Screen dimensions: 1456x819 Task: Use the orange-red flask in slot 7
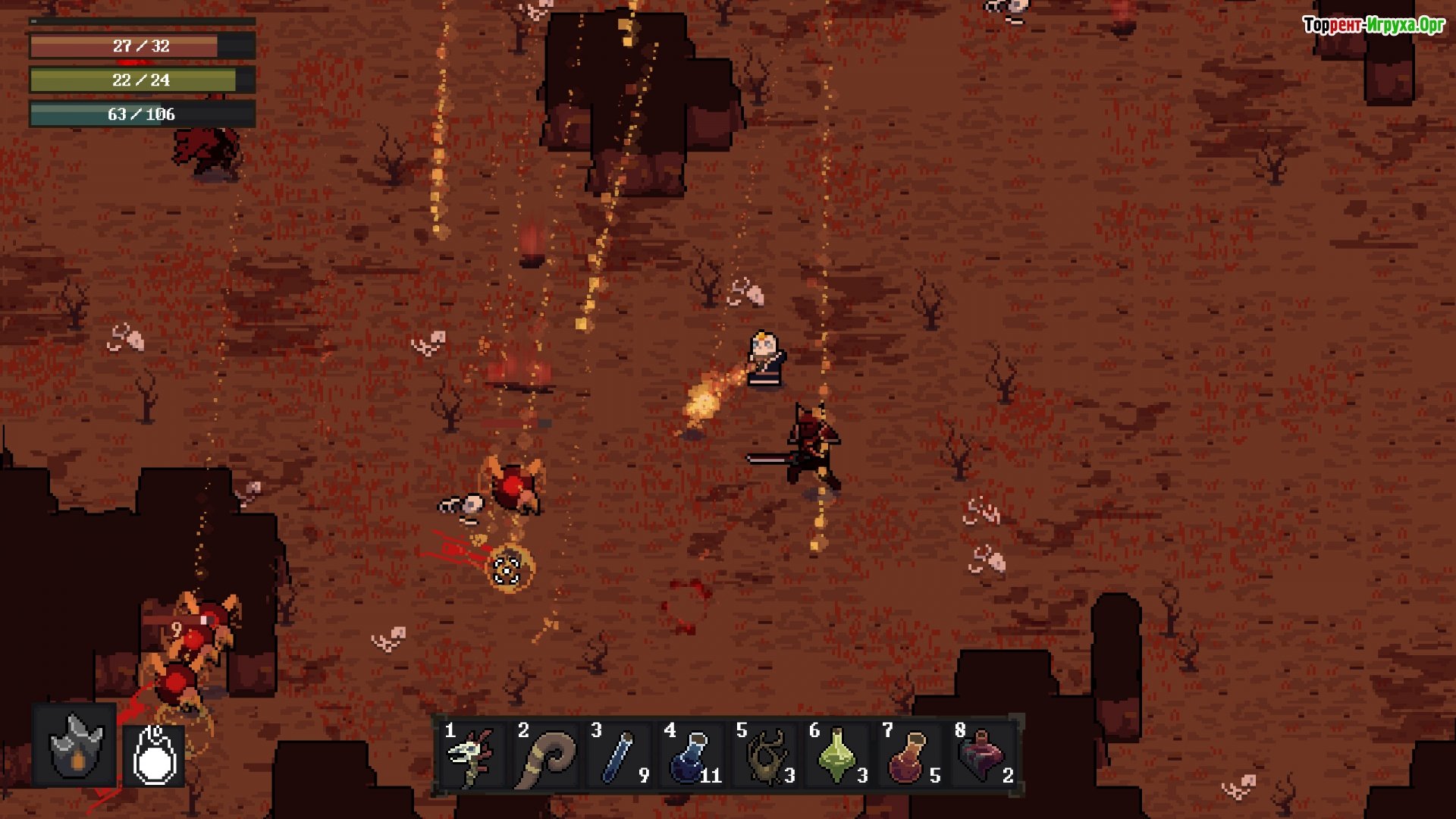click(908, 755)
